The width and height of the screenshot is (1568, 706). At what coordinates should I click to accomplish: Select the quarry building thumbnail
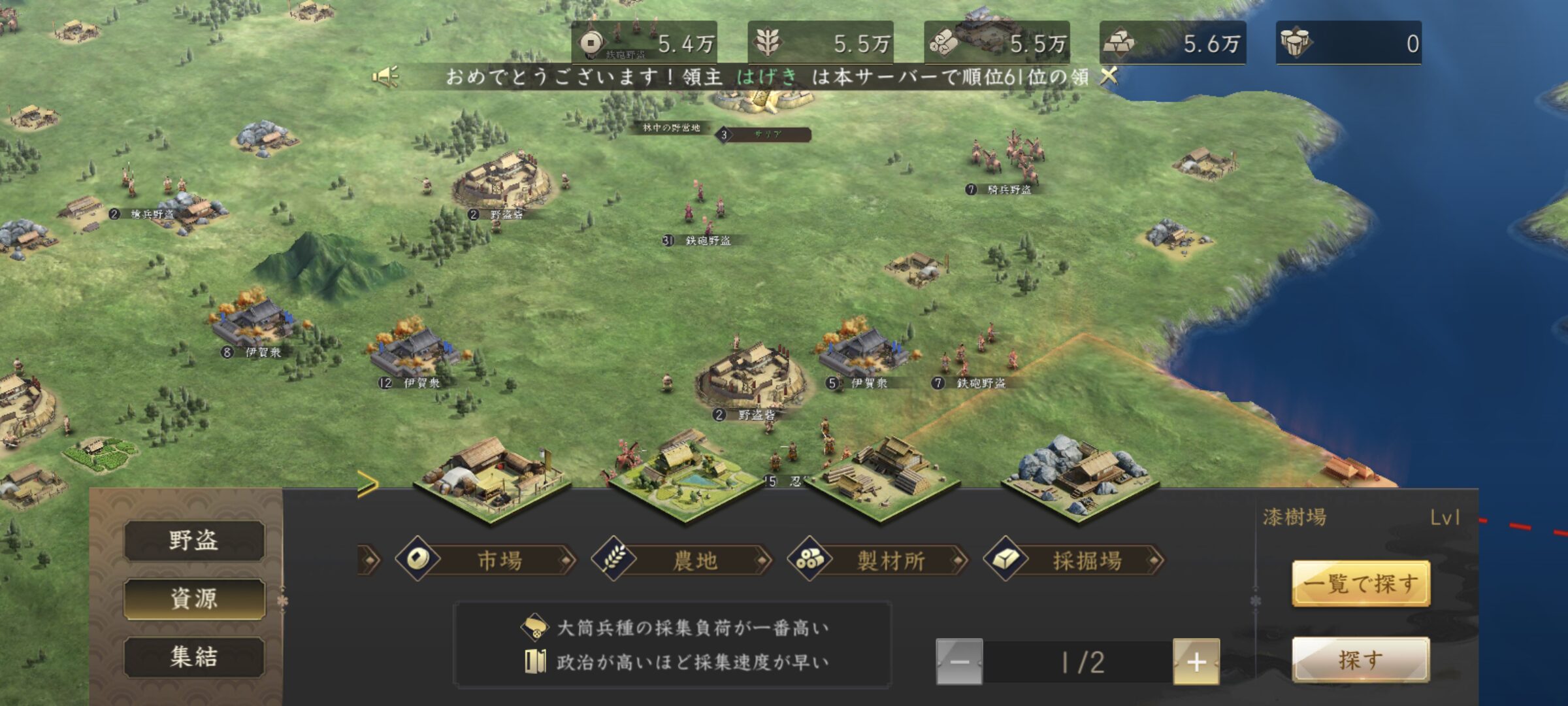pyautogui.click(x=1079, y=477)
